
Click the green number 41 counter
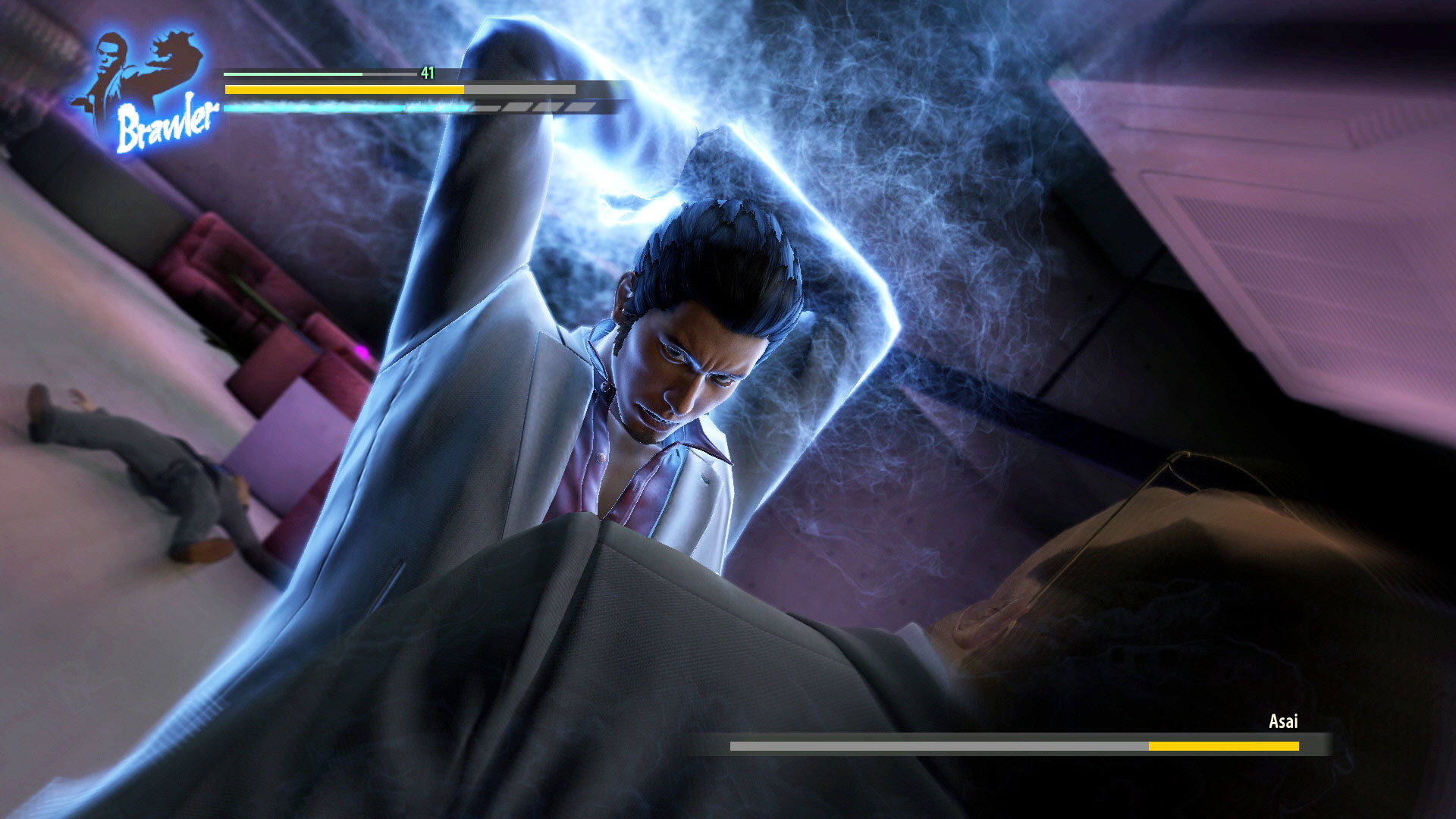(428, 74)
